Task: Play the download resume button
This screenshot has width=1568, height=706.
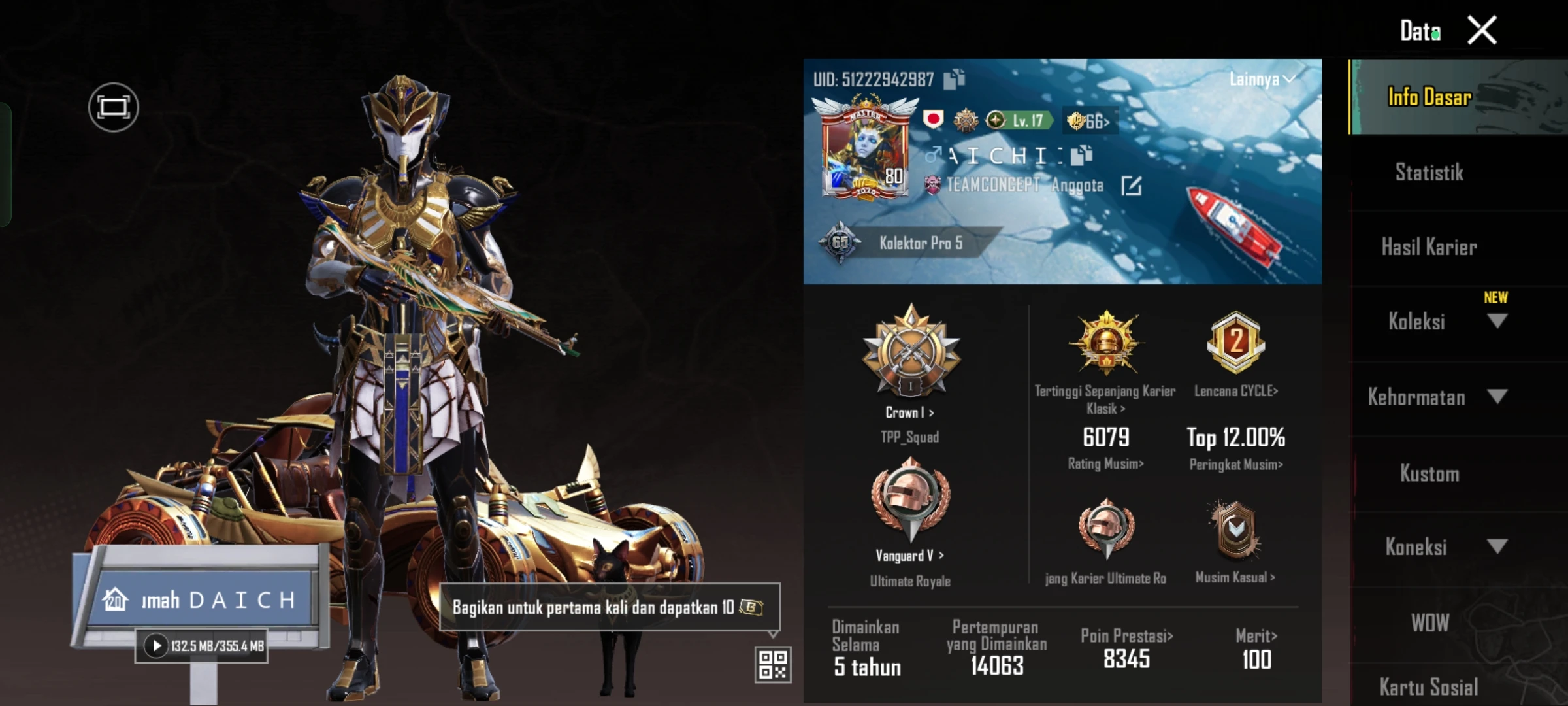Action: tap(156, 646)
